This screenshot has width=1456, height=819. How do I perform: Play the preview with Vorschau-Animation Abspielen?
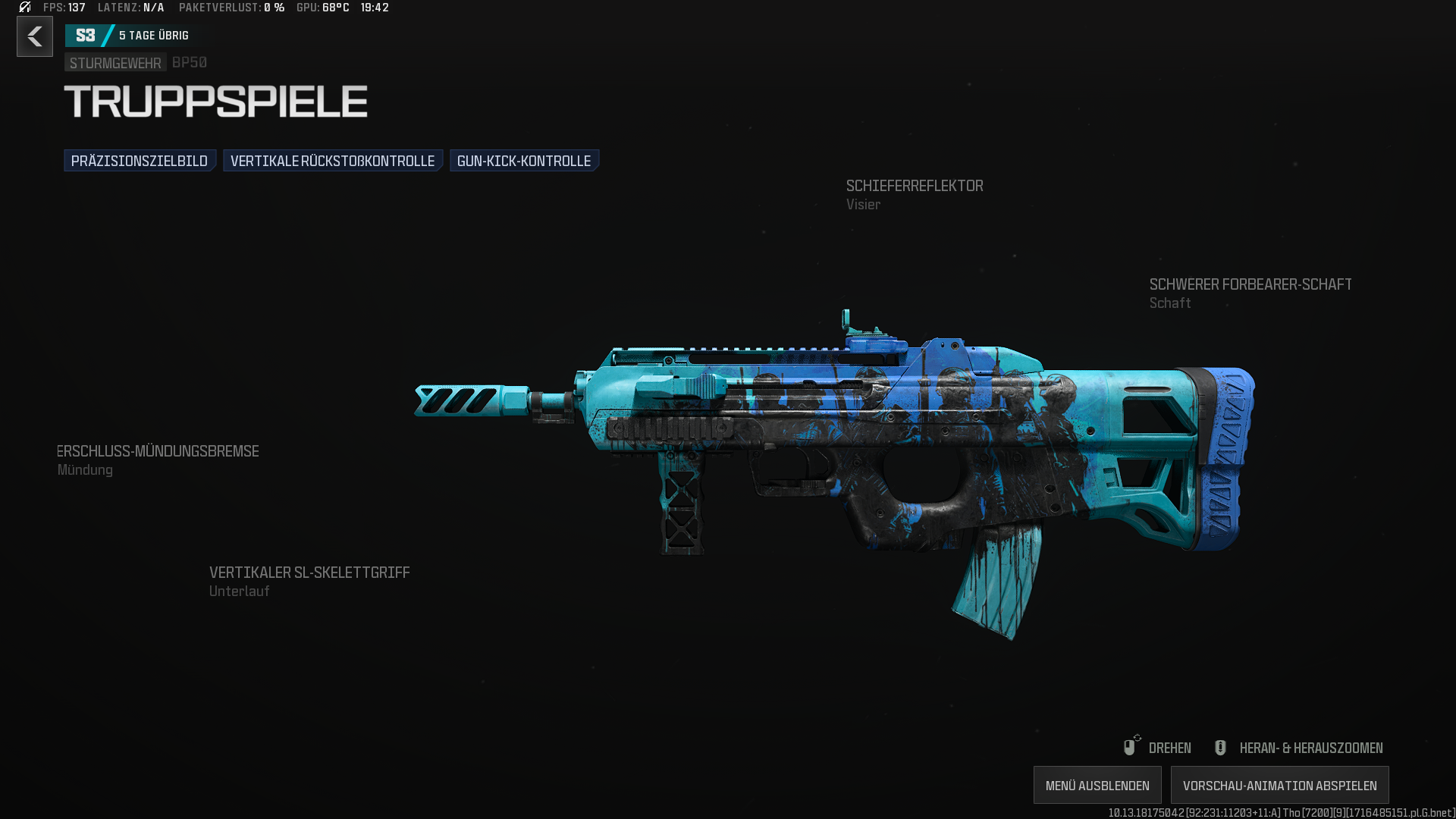click(x=1279, y=786)
